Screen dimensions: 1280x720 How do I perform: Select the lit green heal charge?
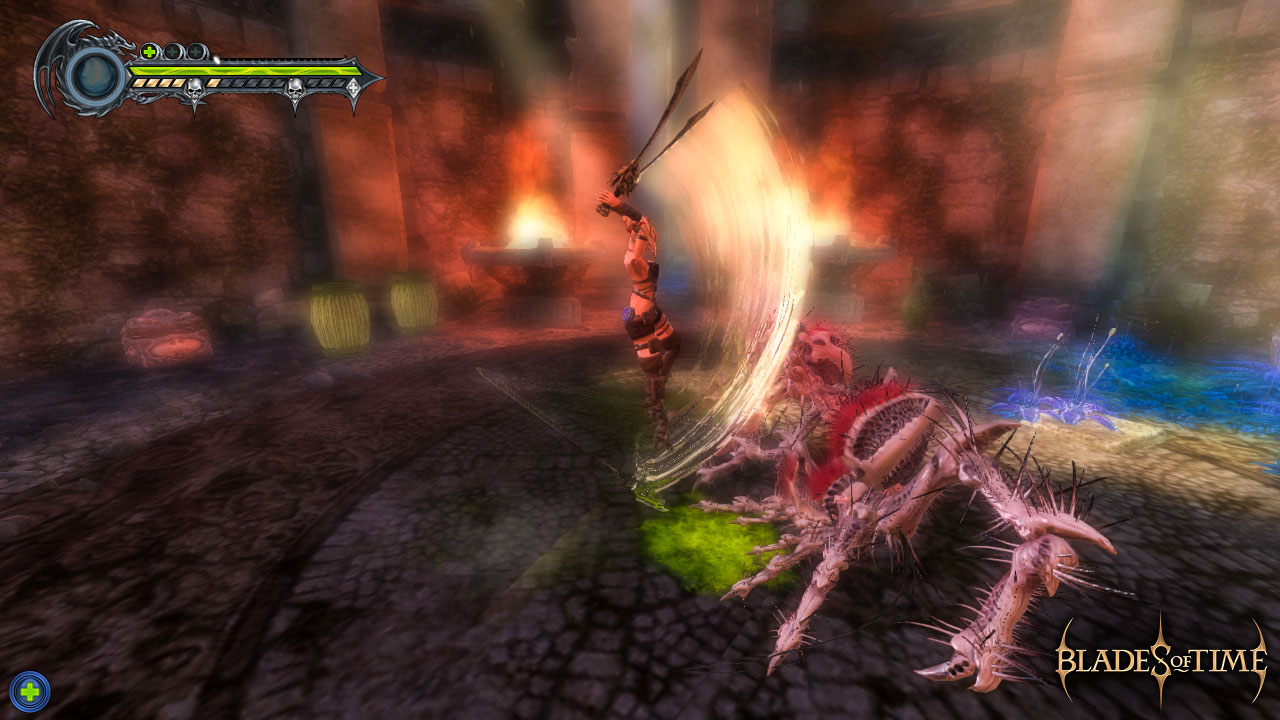(x=149, y=51)
